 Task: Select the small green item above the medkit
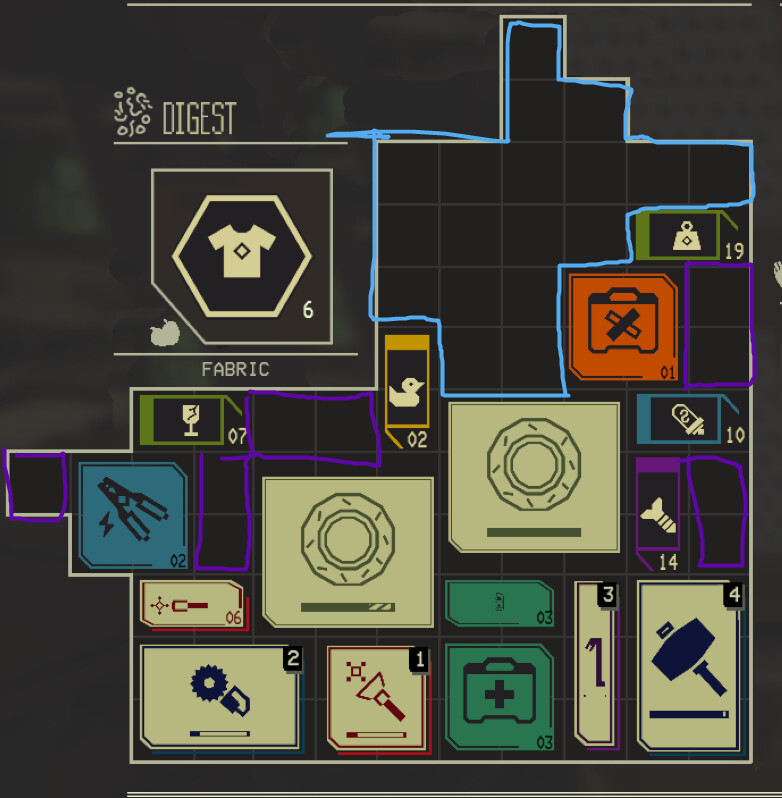point(498,603)
